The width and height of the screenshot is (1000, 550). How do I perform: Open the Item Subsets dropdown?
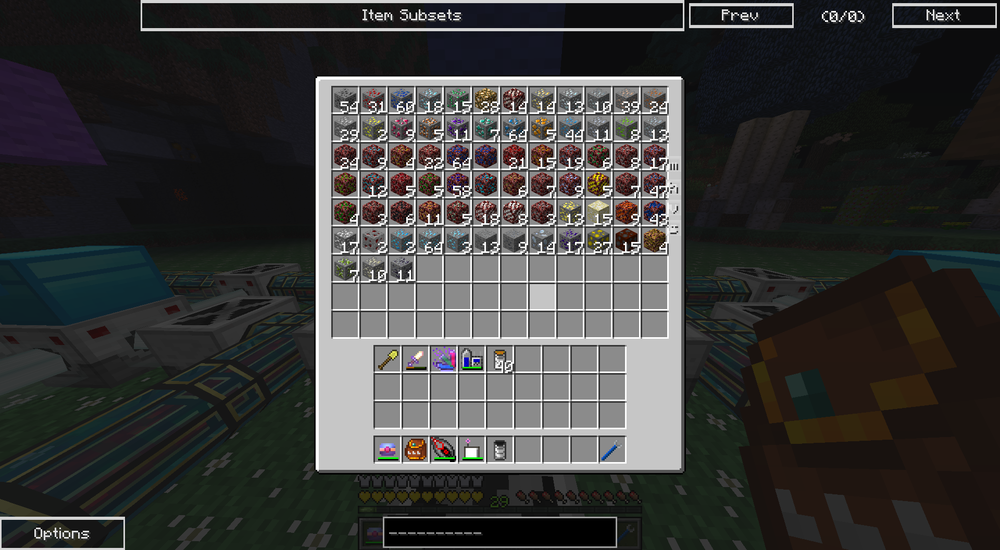point(411,16)
